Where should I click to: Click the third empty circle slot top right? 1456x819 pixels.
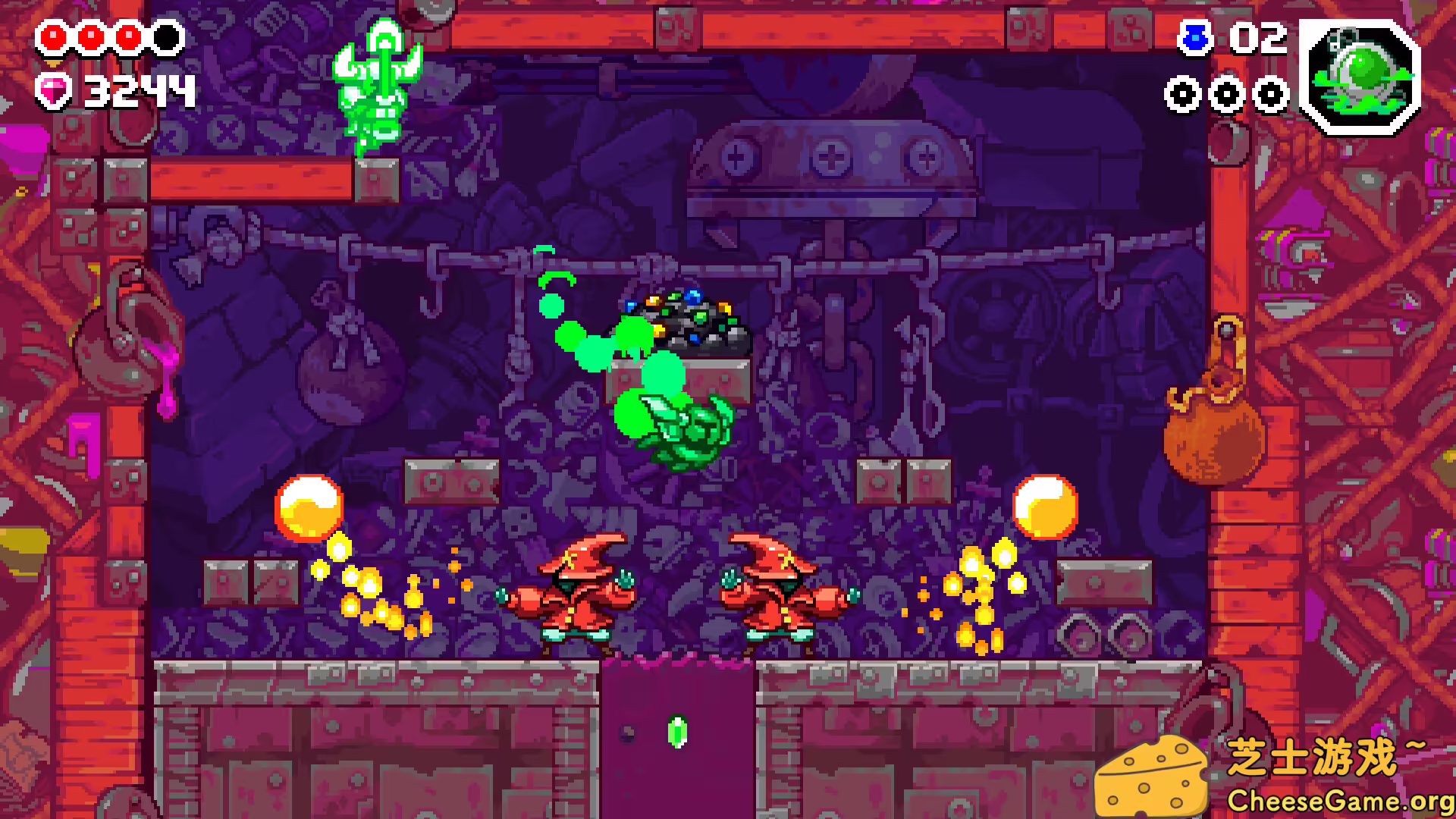click(x=1270, y=96)
